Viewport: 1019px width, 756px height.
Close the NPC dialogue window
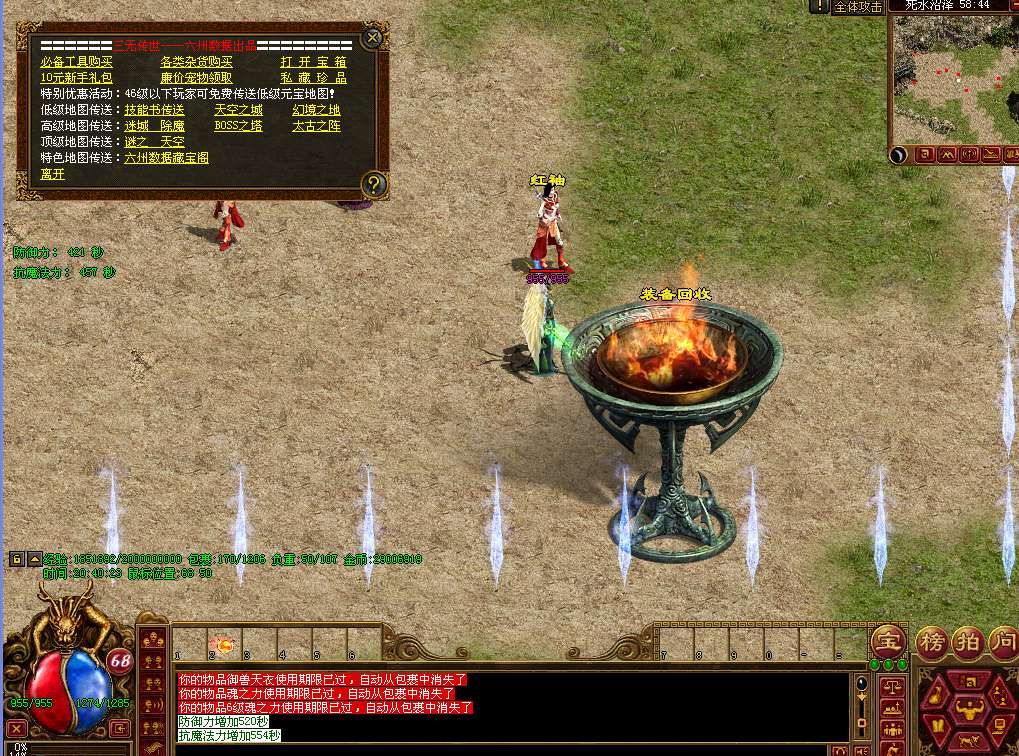pos(372,38)
